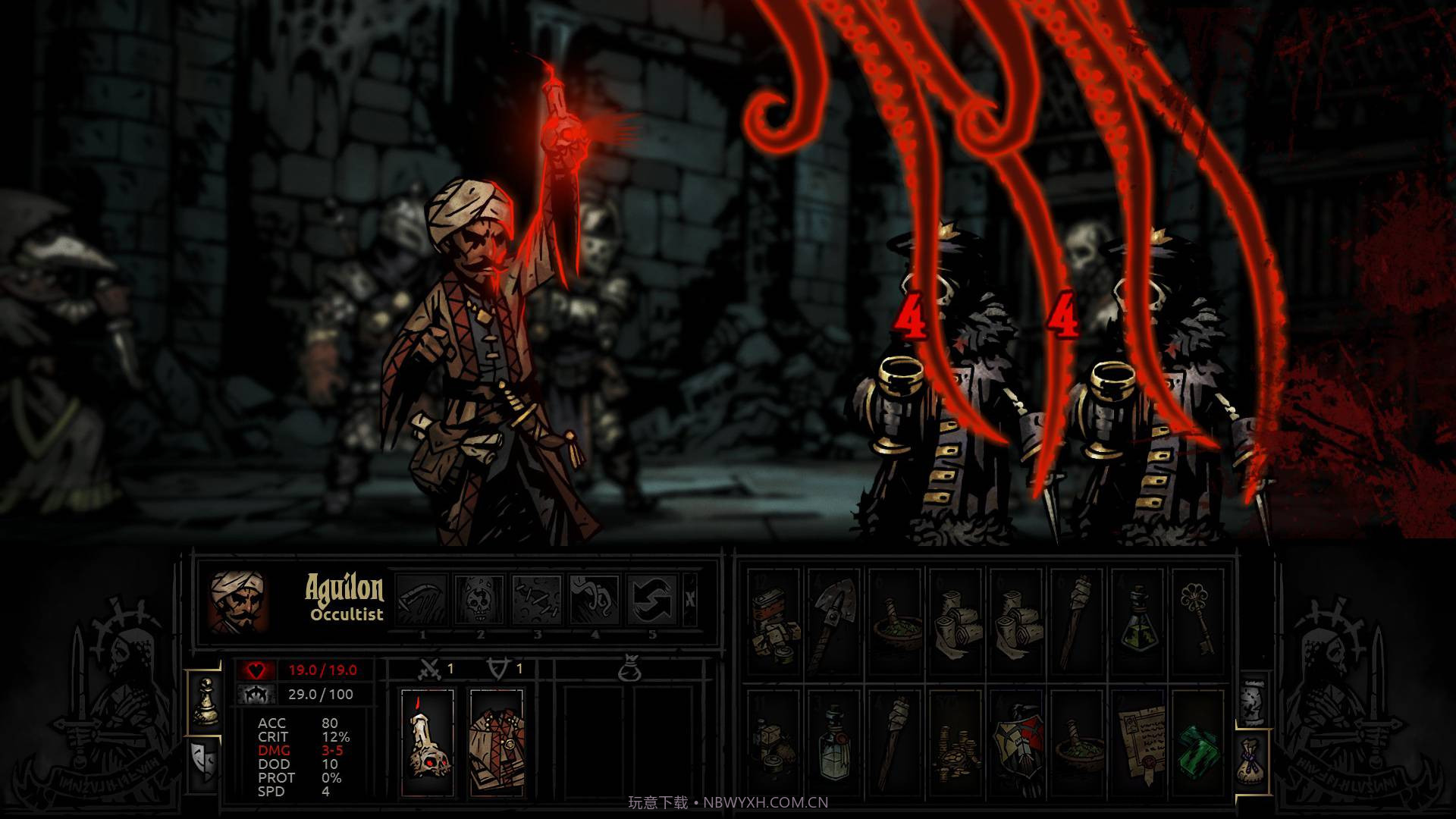Viewport: 1456px width, 819px height.
Task: Click the skull candle weapon slot
Action: 426,743
